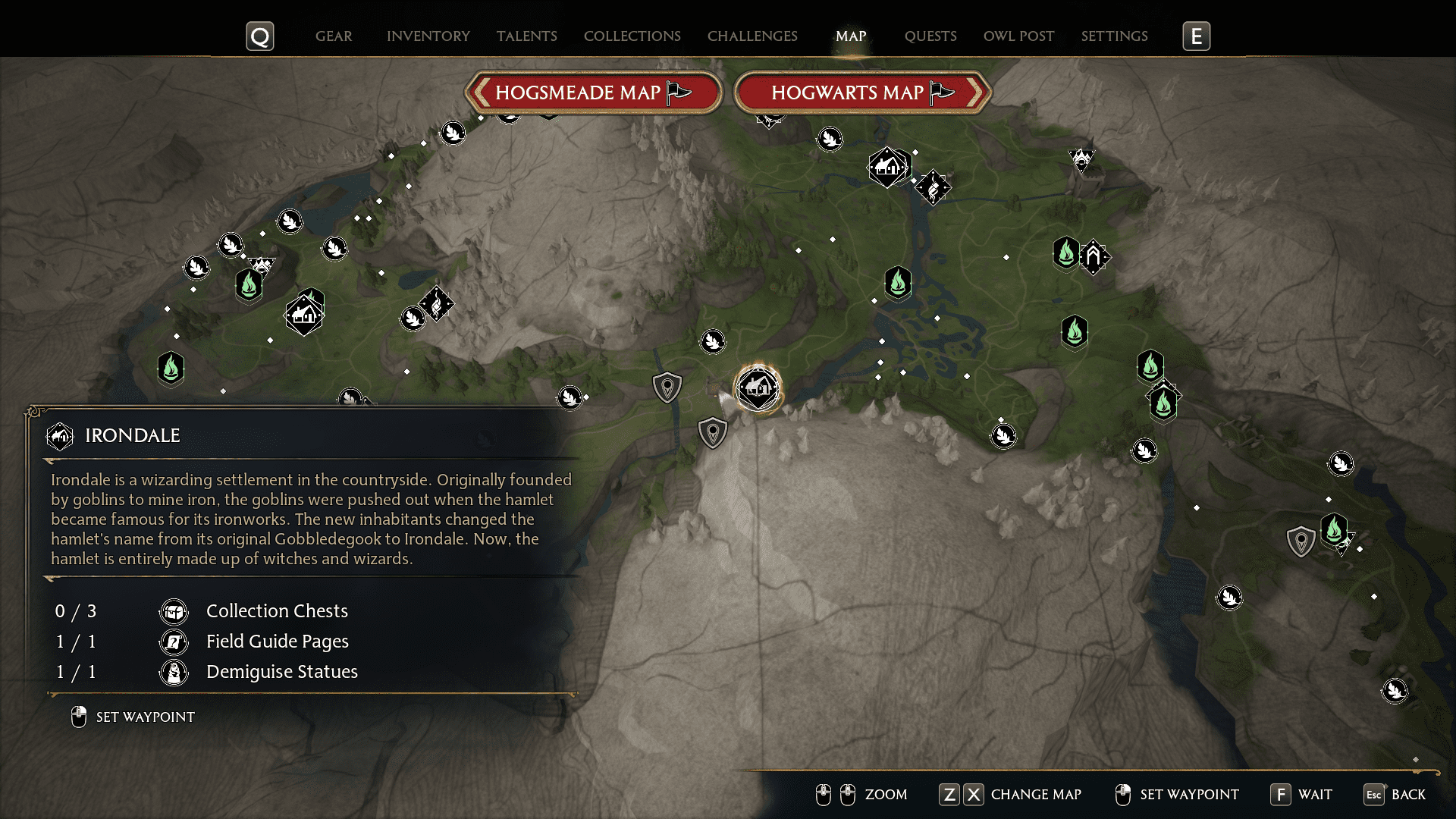Viewport: 1456px width, 819px height.
Task: Click the Collection Chests icon in the Irondale panel
Action: pos(174,611)
